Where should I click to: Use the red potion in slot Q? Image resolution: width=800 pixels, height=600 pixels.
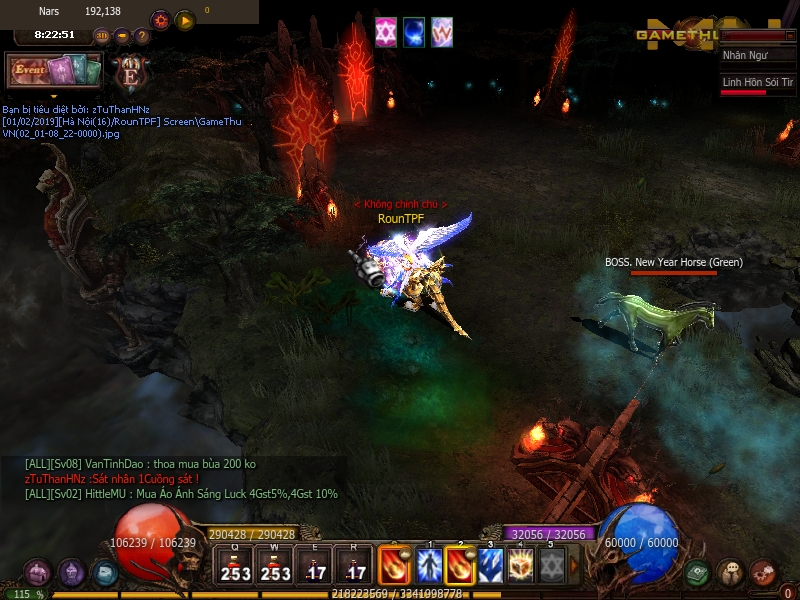(236, 564)
